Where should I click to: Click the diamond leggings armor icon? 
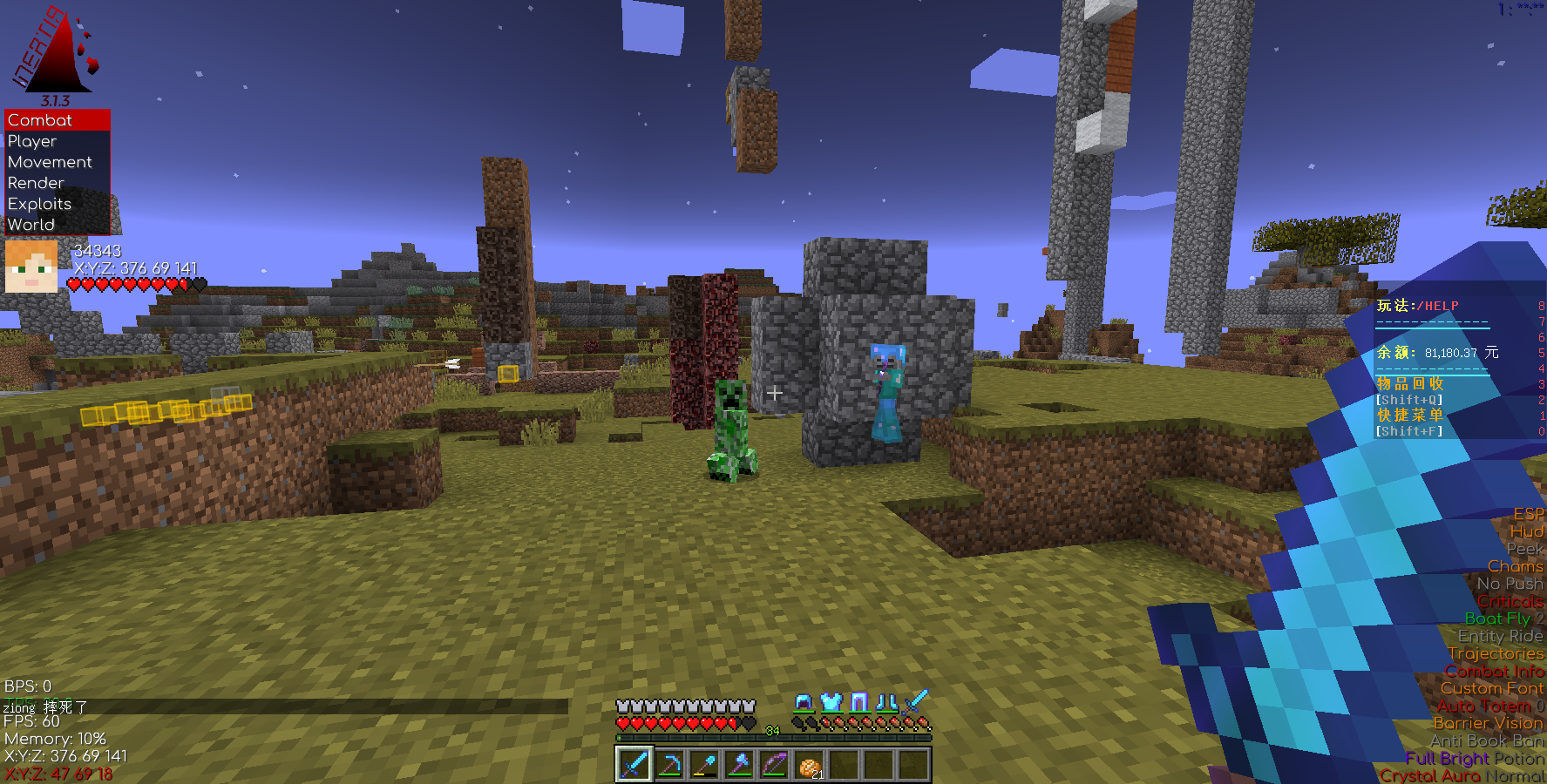point(859,702)
